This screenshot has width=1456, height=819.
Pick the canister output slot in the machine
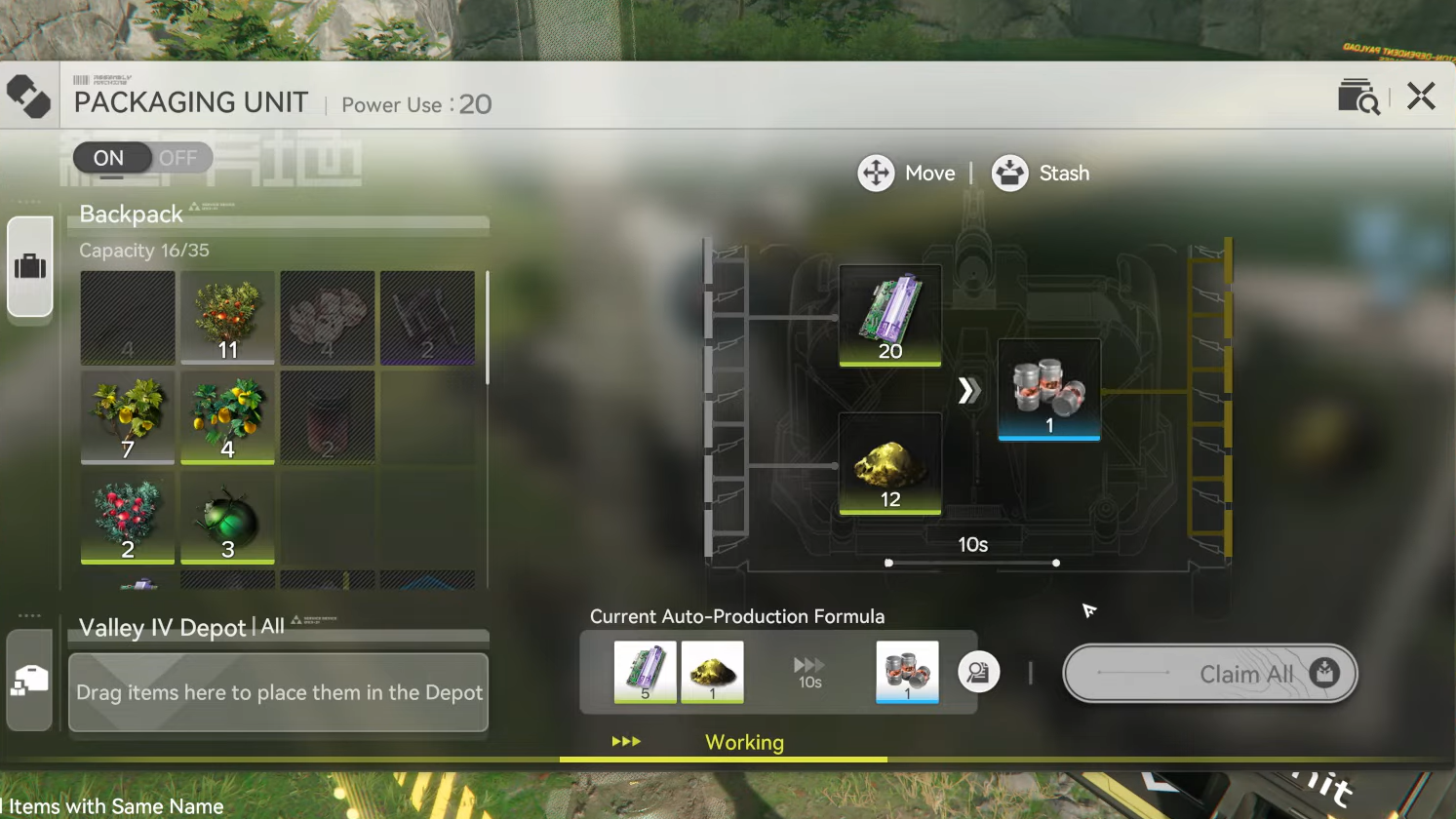pyautogui.click(x=1049, y=390)
